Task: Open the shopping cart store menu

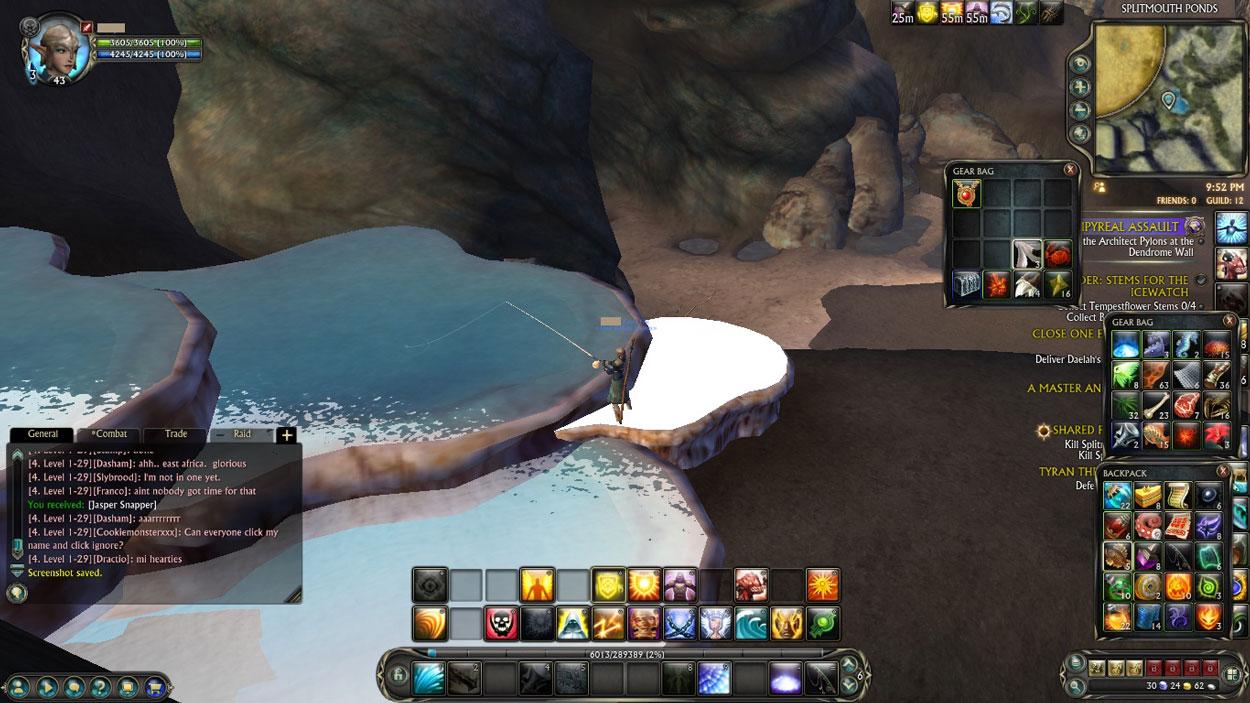Action: pos(155,687)
